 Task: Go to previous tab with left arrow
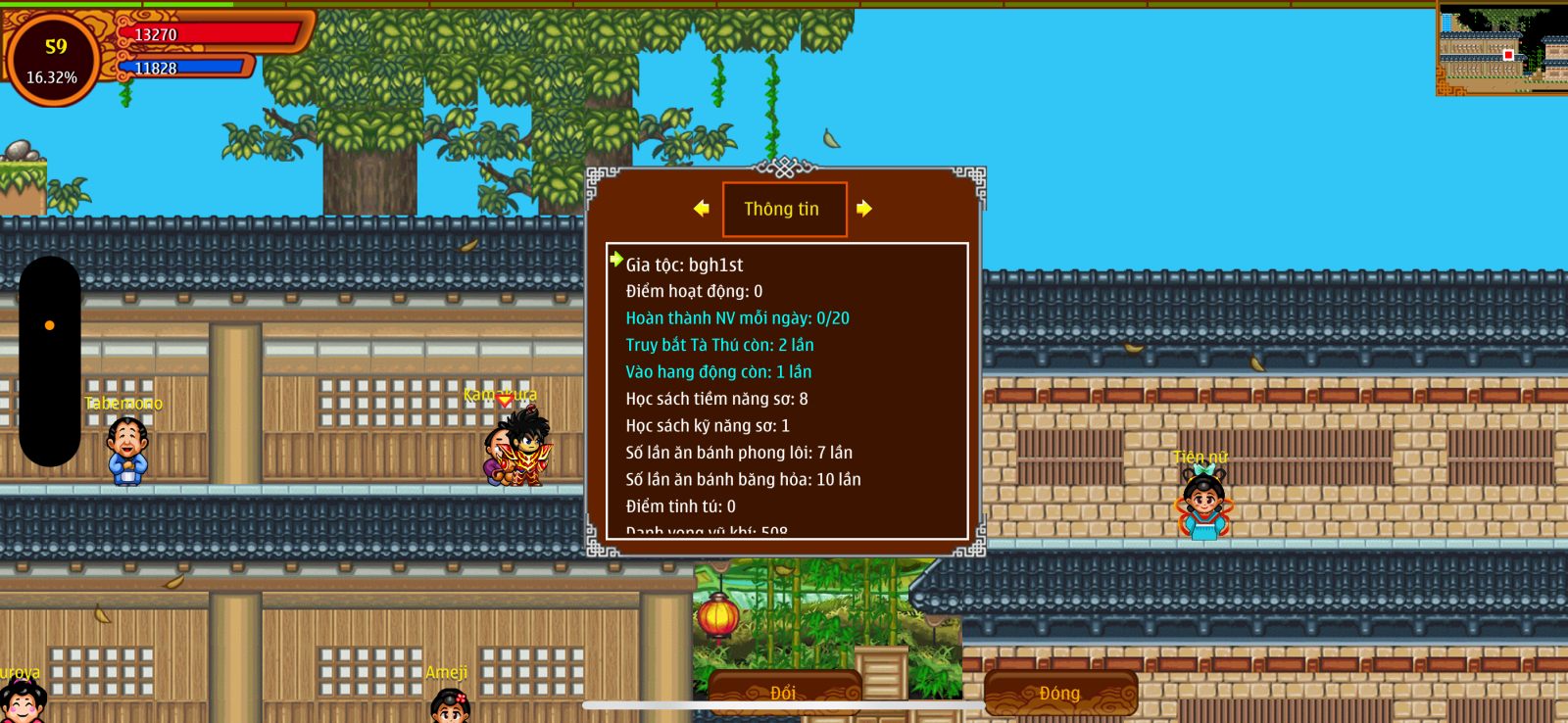coord(701,209)
